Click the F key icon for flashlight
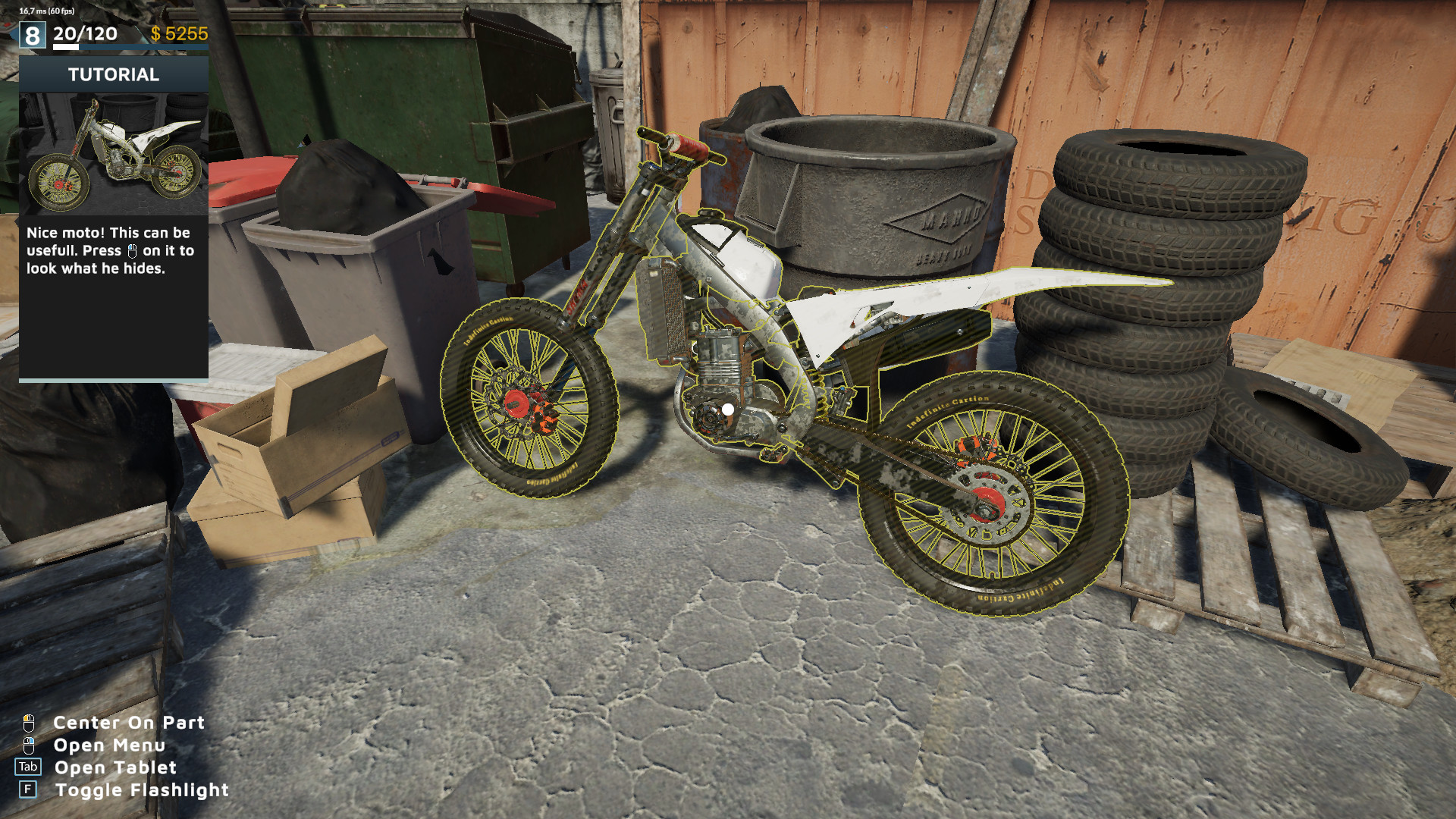 tap(29, 789)
